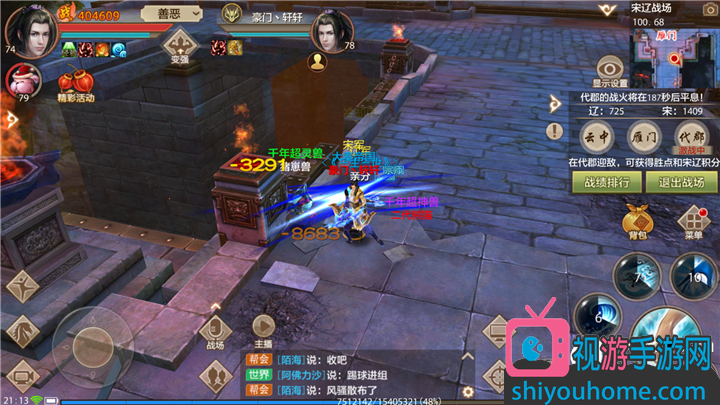Screen dimensions: 720x405
Task: Open the 精彩活动 events lanterns icon
Action: click(x=74, y=82)
